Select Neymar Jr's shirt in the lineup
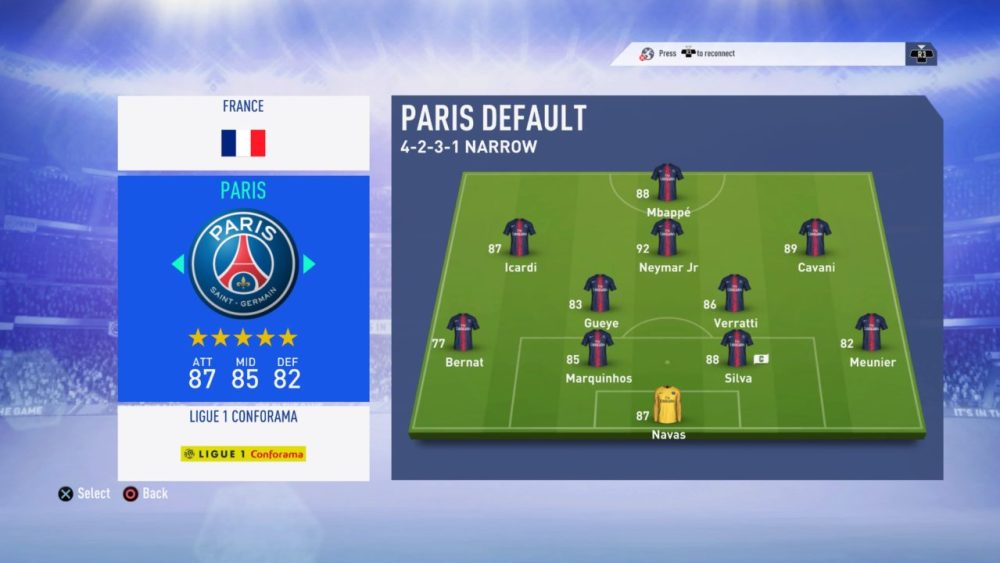 tap(667, 238)
